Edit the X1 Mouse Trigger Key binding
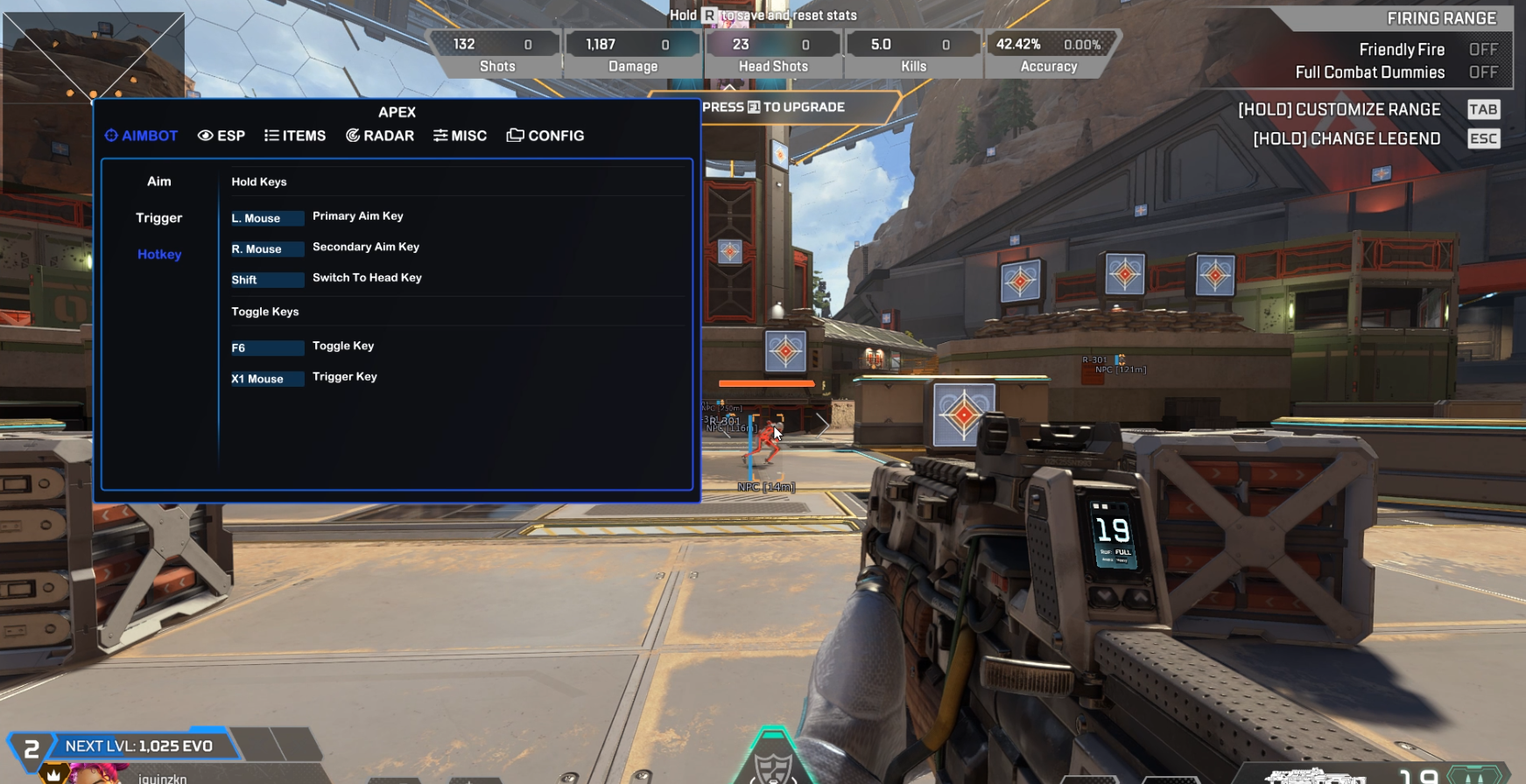 [267, 379]
